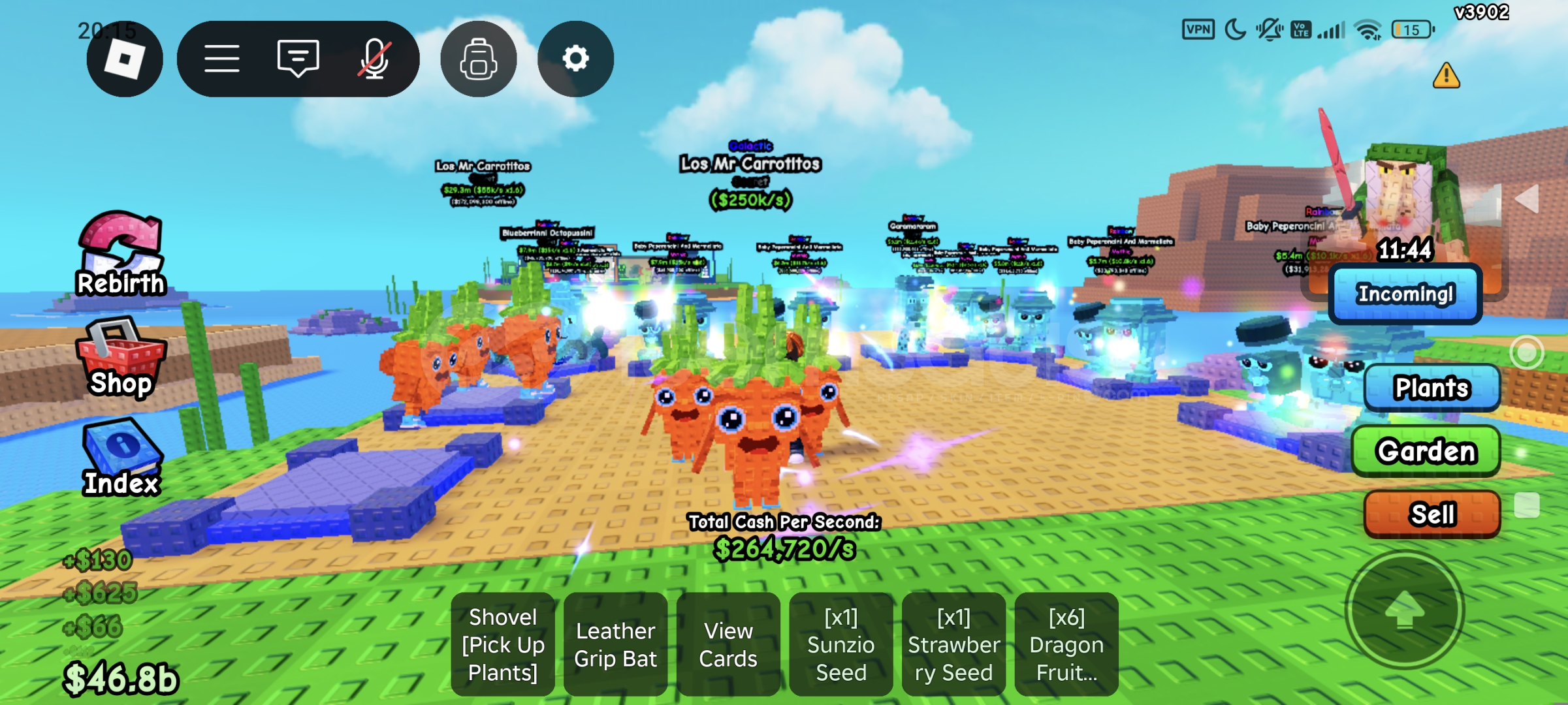Open the Roblox menu logo

coord(124,59)
